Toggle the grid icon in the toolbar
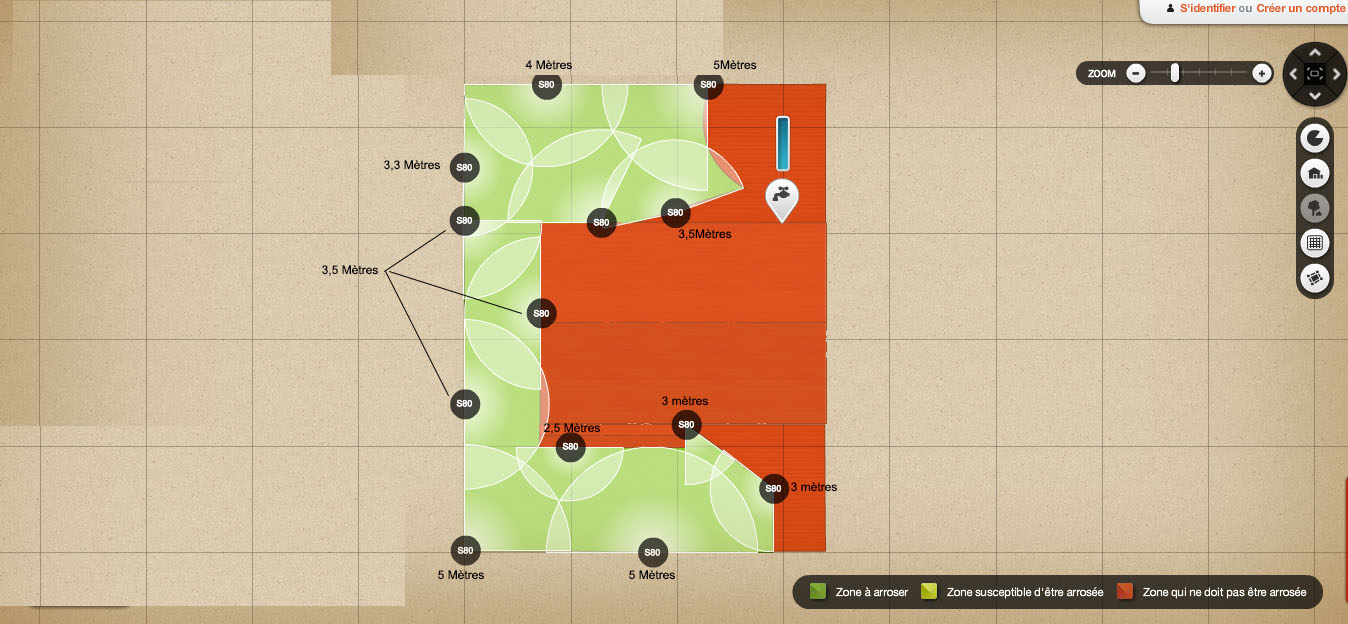1348x624 pixels. click(1315, 242)
